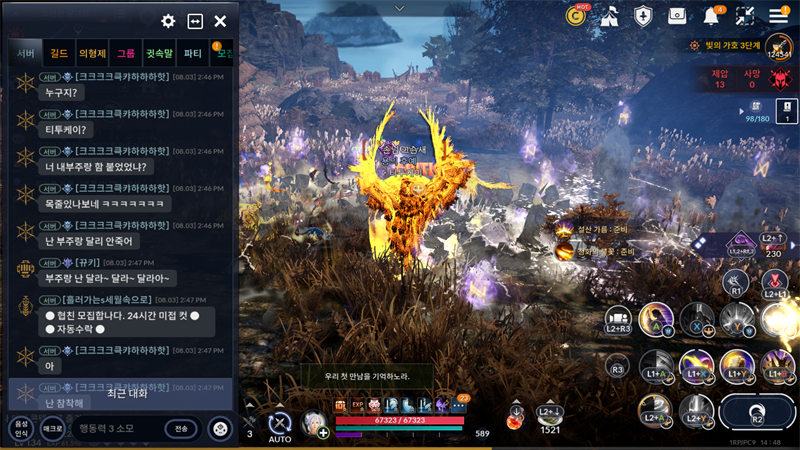Open the camp tent icon
The width and height of the screenshot is (800, 450).
coord(609,15)
